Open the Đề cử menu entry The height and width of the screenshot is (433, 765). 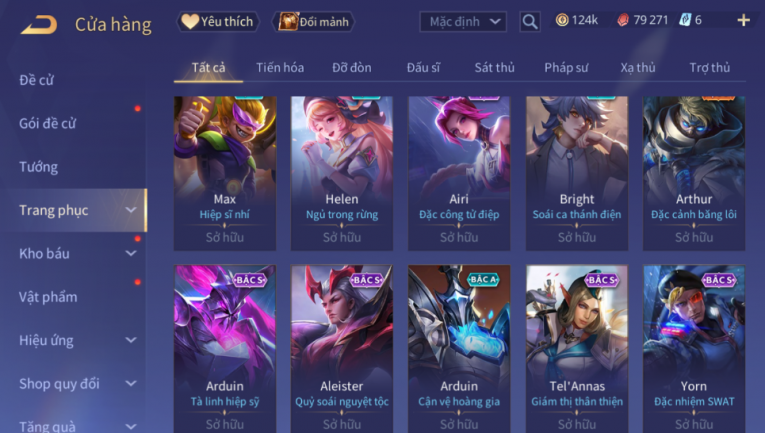[x=37, y=80]
